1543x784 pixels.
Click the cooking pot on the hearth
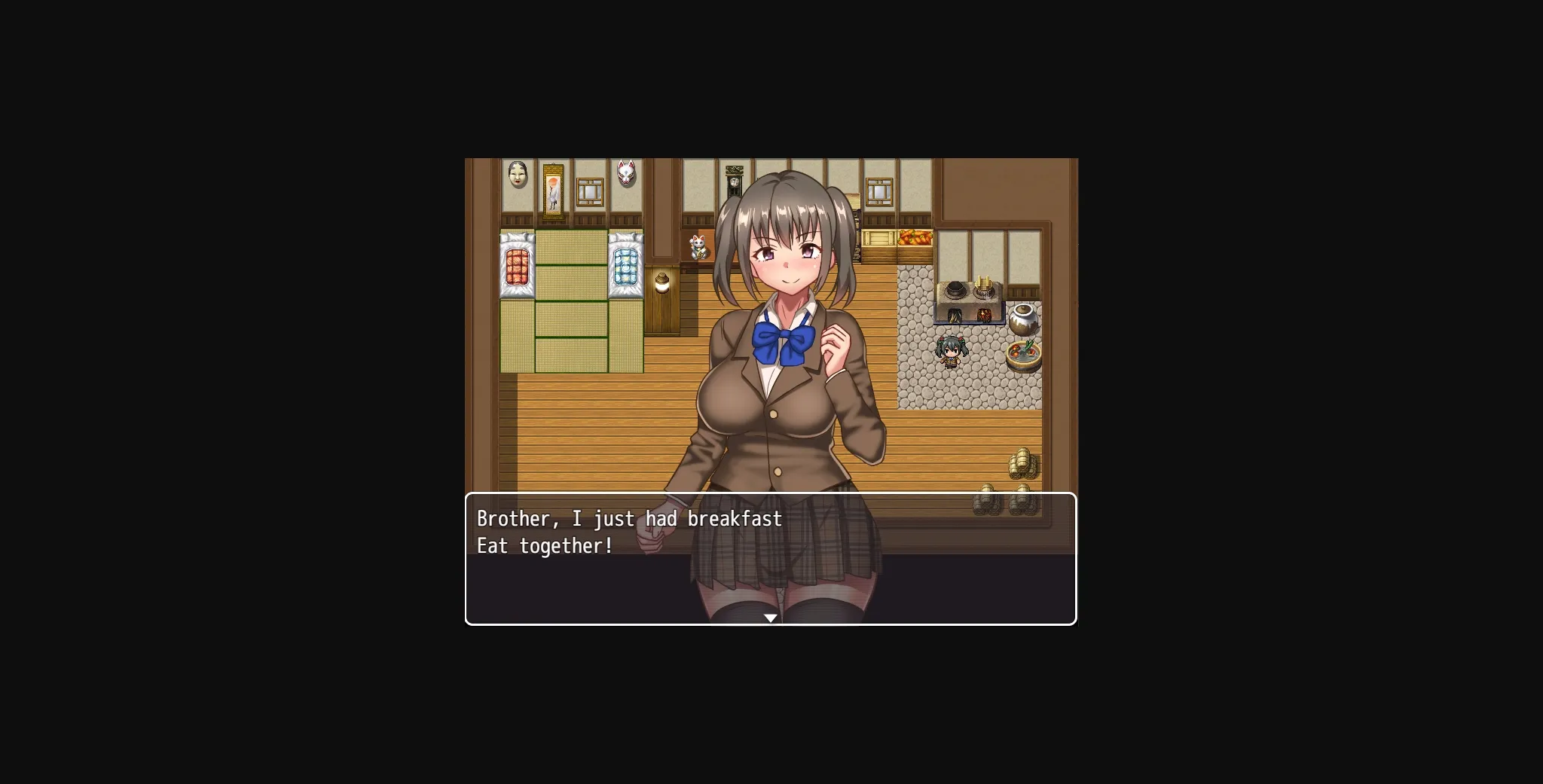click(x=954, y=289)
